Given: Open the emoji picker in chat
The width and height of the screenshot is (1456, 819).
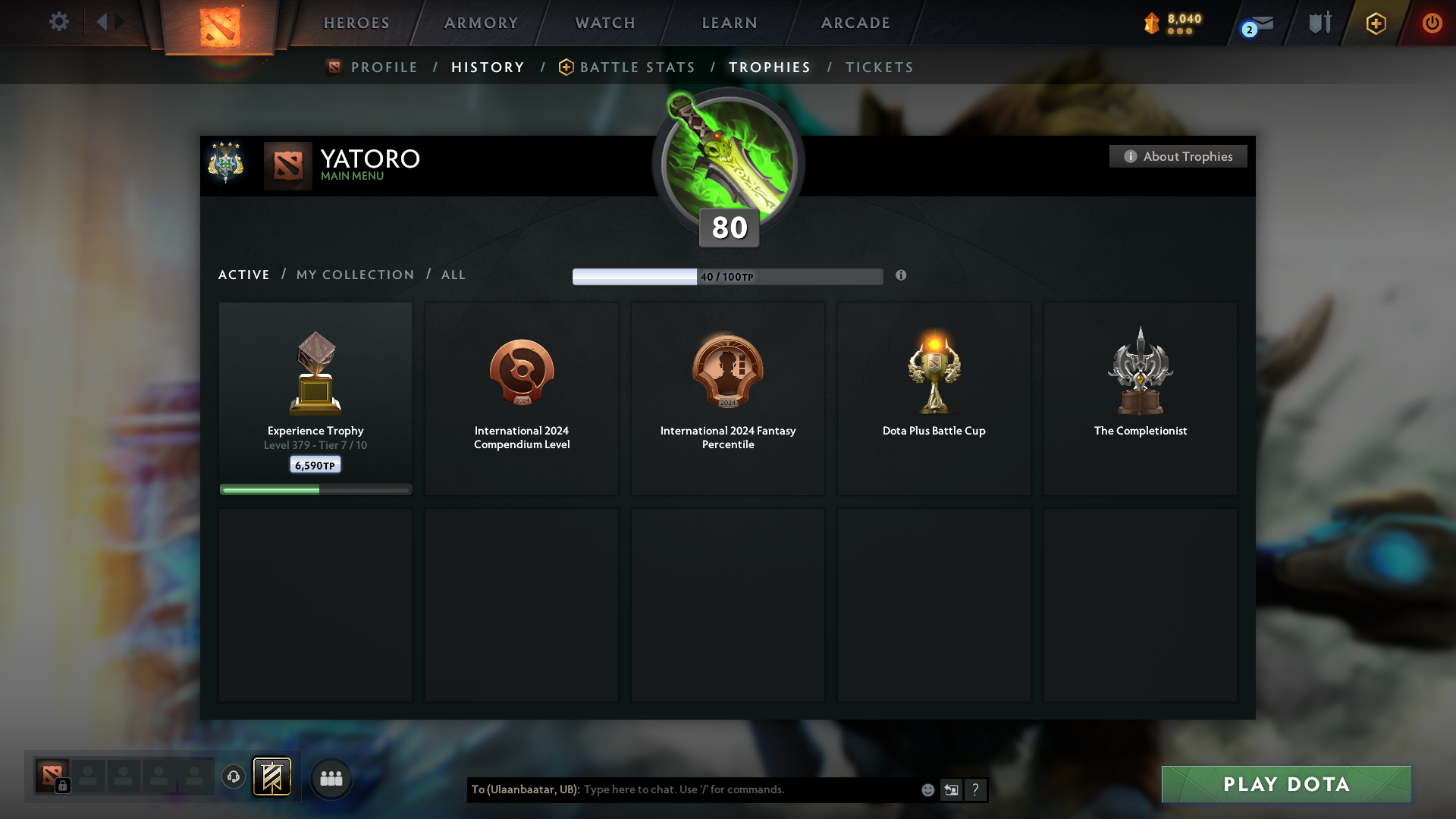Looking at the screenshot, I should pos(928,789).
